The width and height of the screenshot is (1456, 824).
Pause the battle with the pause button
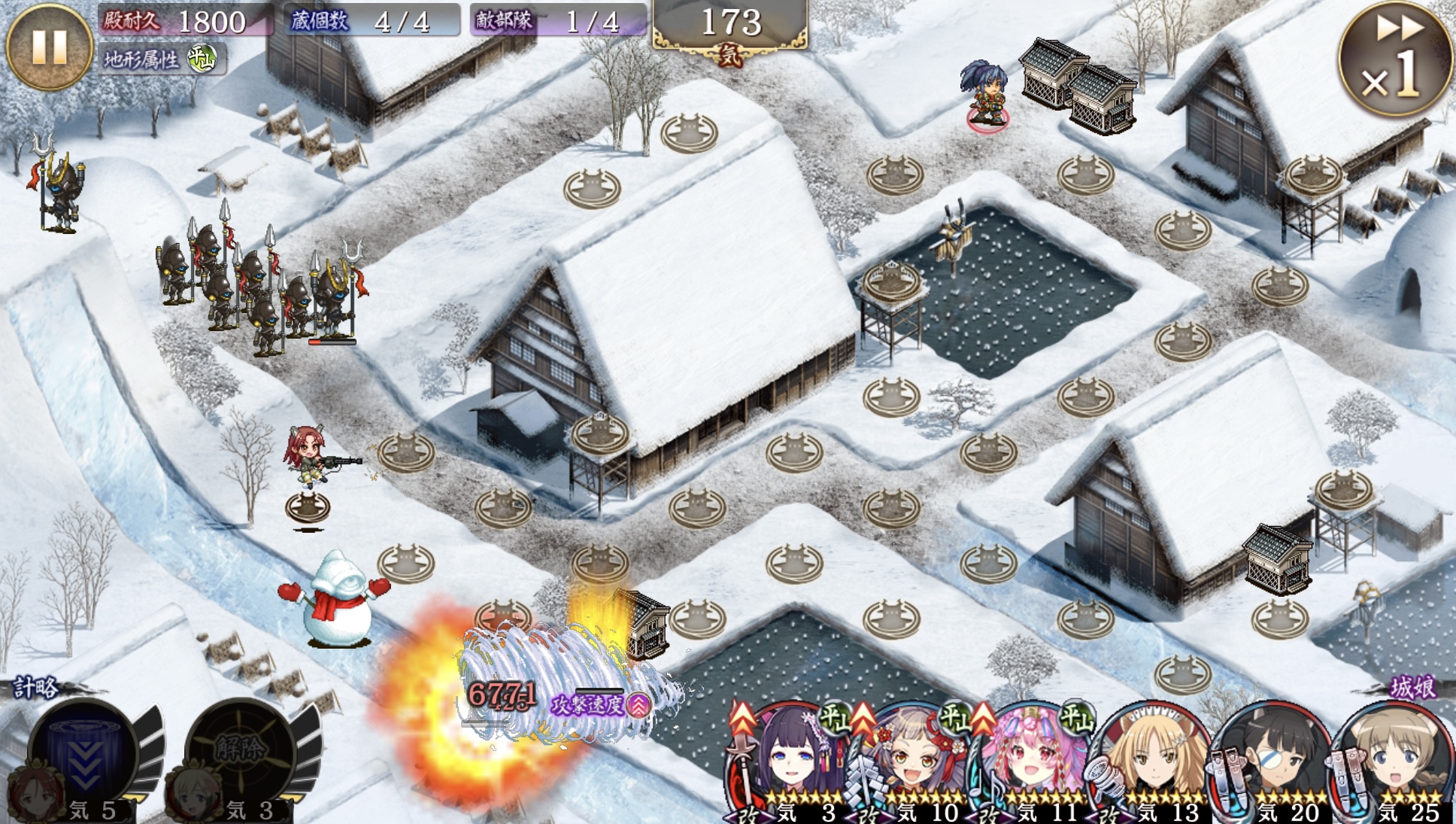[x=49, y=47]
